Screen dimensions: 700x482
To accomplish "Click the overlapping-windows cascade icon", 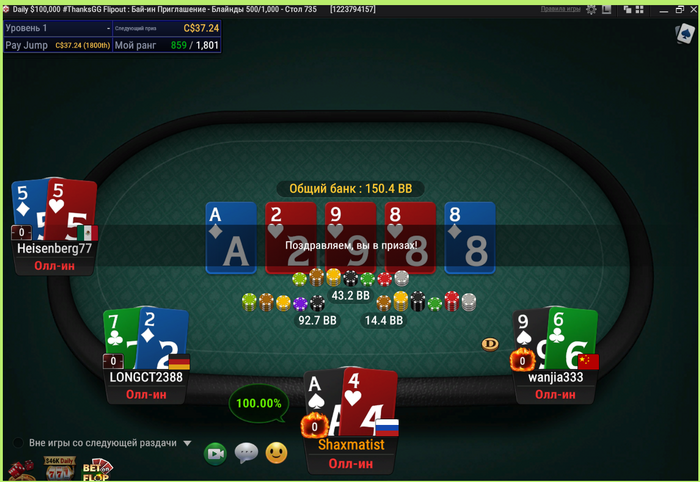I will click(x=628, y=9).
